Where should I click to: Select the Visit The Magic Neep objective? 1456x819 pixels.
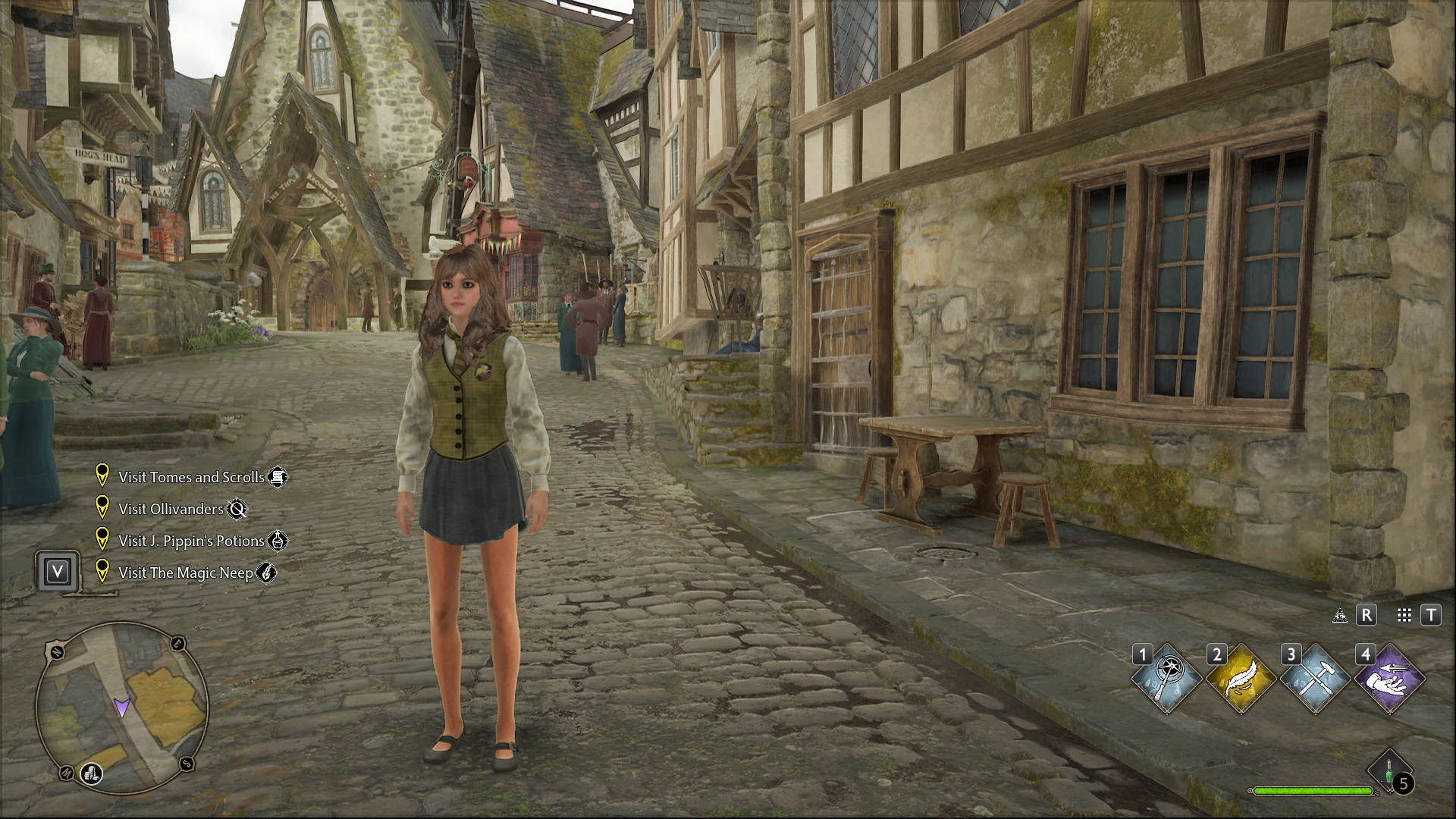[x=186, y=573]
